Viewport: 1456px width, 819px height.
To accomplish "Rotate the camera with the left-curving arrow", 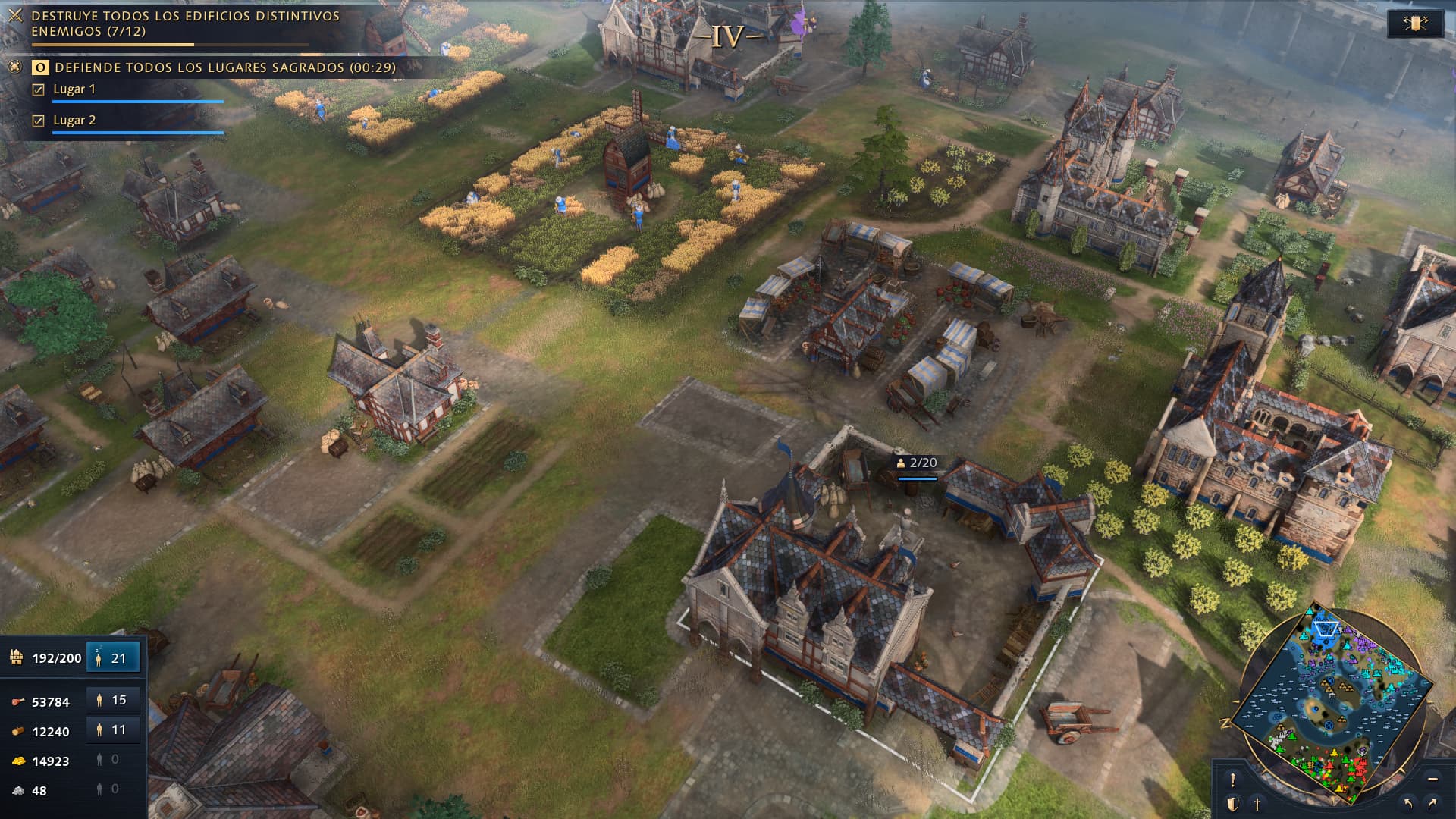I will pyautogui.click(x=1408, y=803).
